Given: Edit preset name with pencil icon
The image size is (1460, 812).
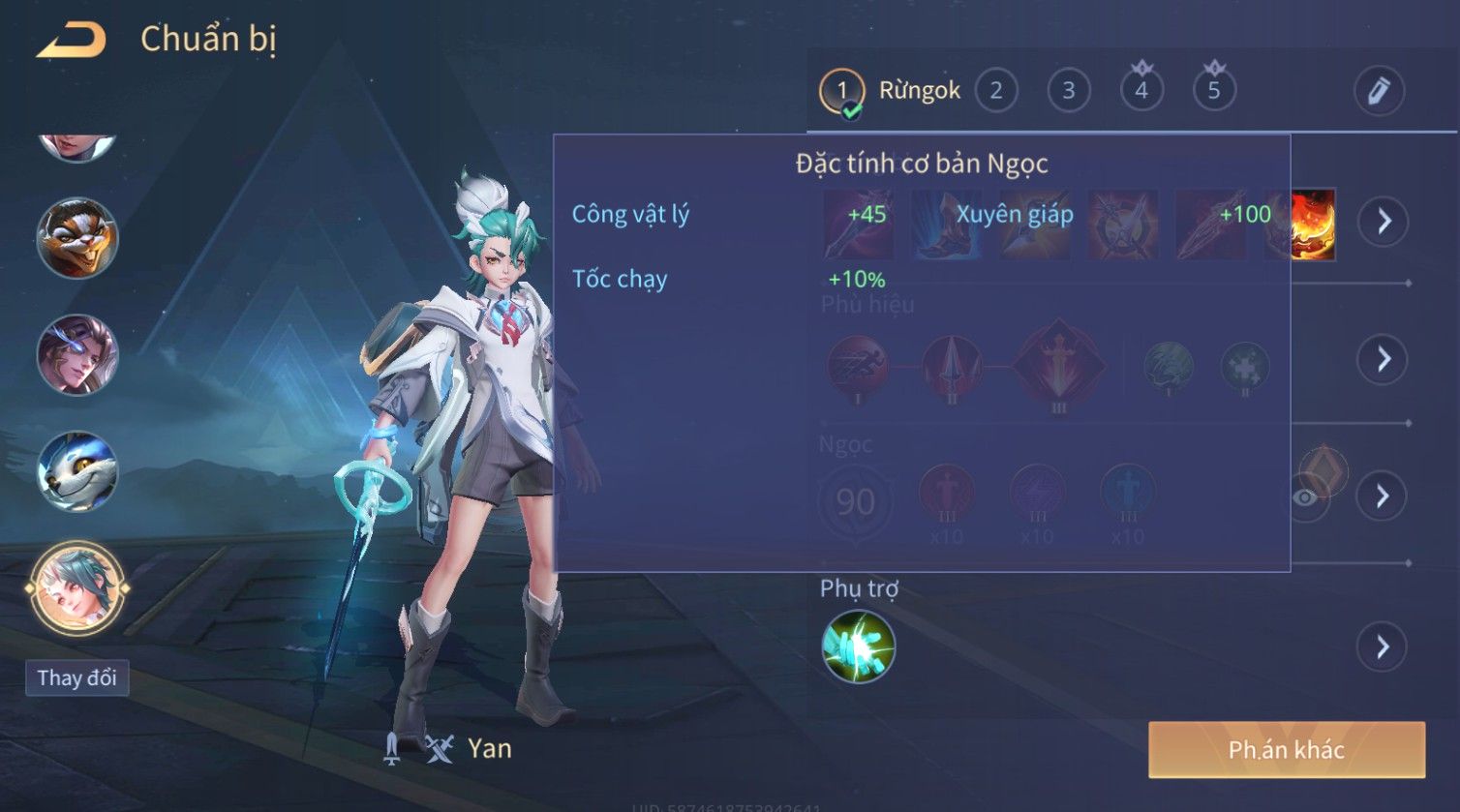Looking at the screenshot, I should pos(1379,91).
